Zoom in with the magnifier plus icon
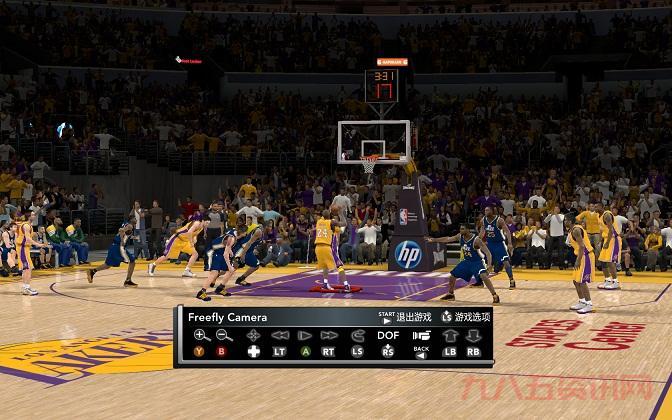The height and width of the screenshot is (420, 672). [201, 335]
